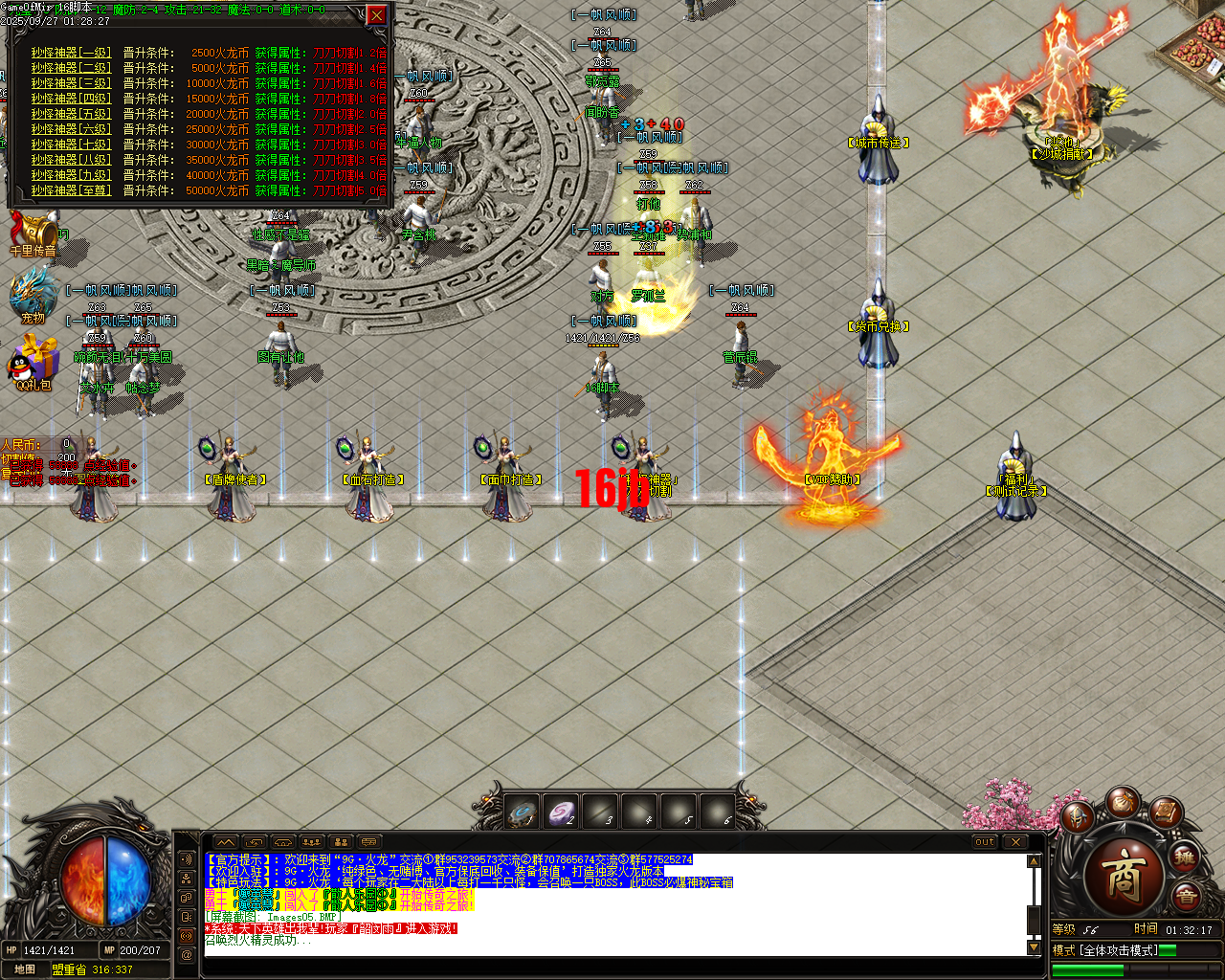Open the helmet equipment icon at bottom right
The image size is (1225, 980).
(1078, 818)
